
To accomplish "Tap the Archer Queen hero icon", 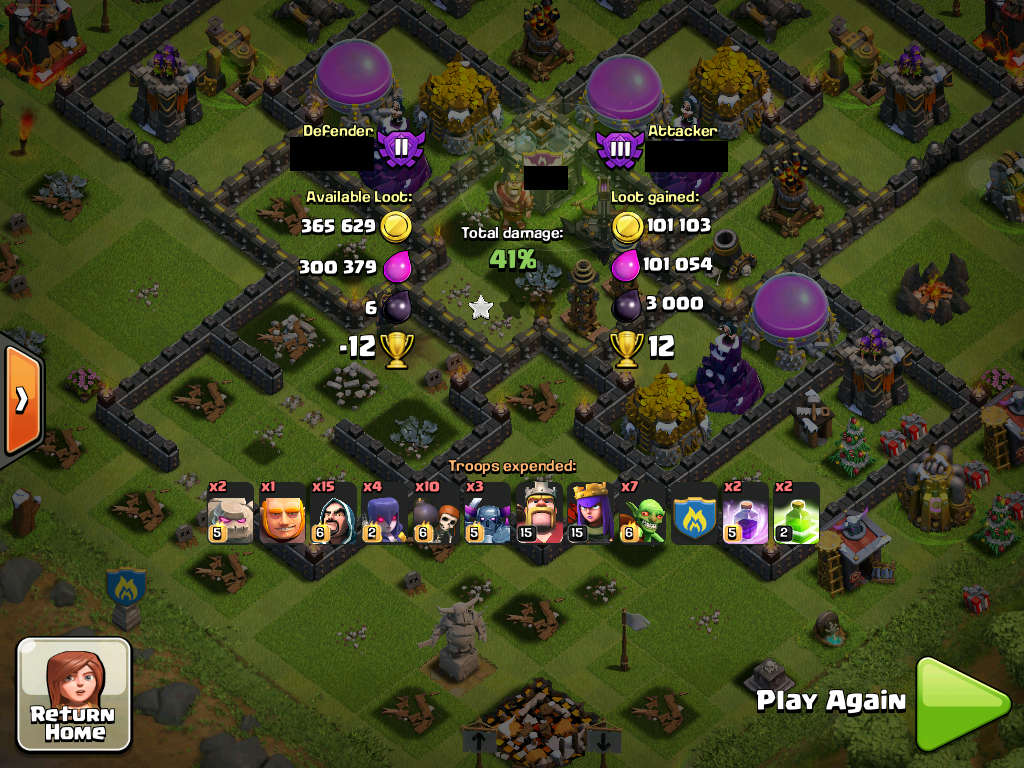I will point(590,514).
